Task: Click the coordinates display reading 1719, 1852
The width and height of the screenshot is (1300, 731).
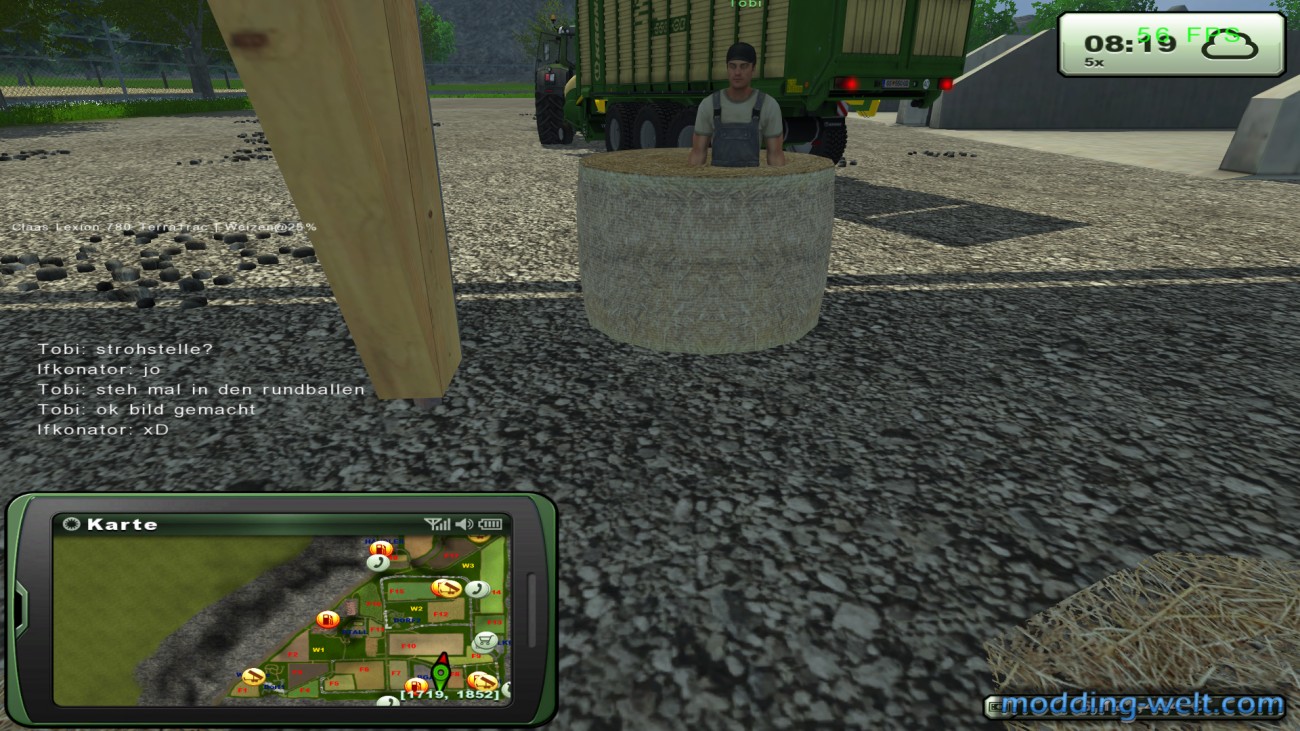Action: (x=449, y=694)
